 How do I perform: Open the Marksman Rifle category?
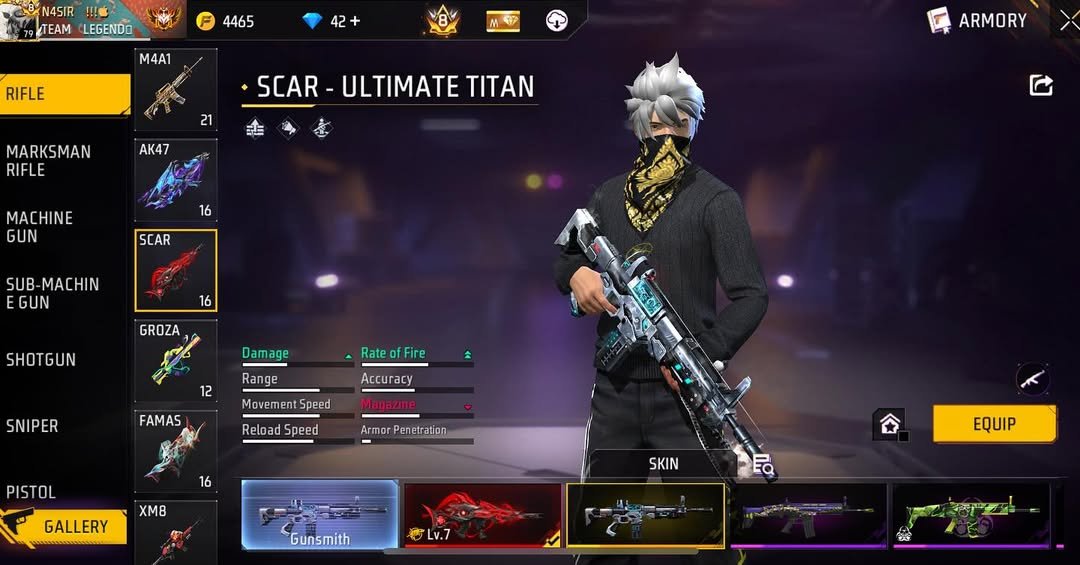(50, 161)
